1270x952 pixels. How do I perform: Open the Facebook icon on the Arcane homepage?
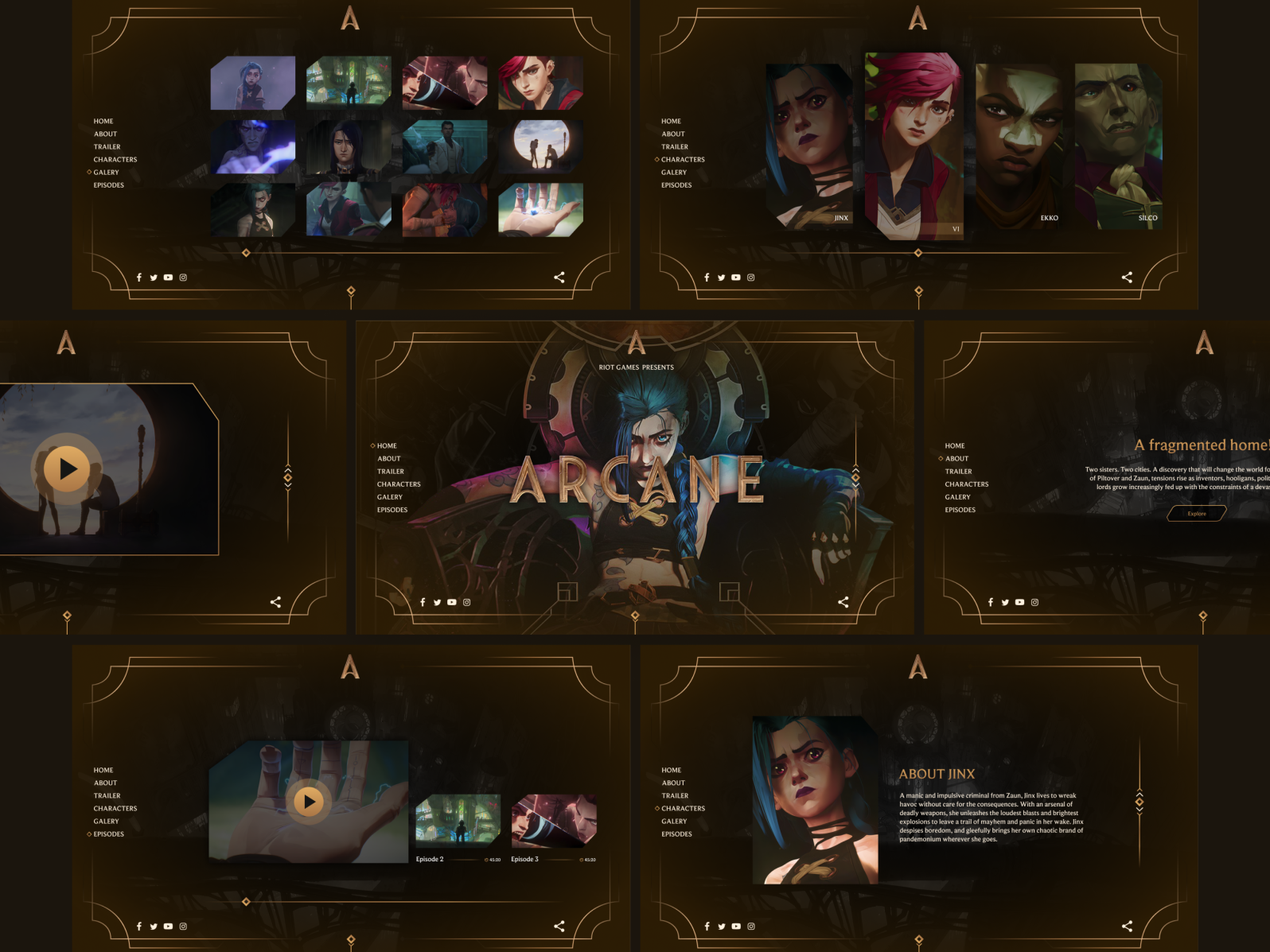(423, 602)
